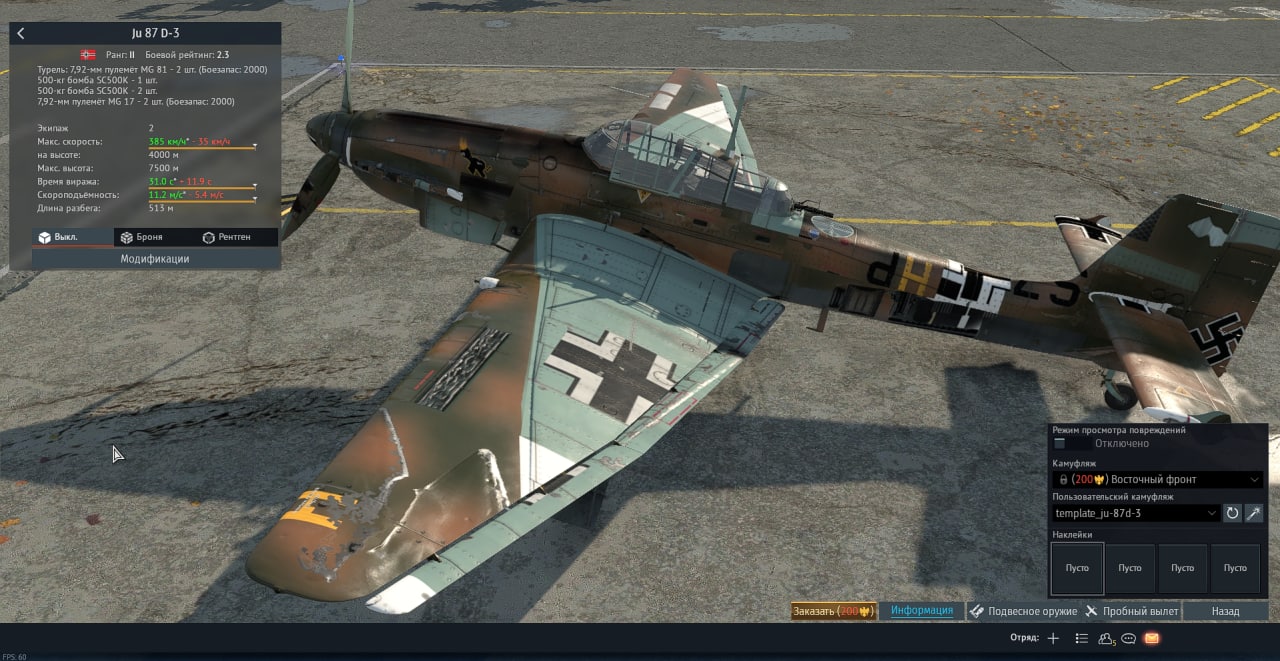The image size is (1280, 661).
Task: Expand the template_ju-87d-3 user camouflage dropdown
Action: (x=1136, y=513)
